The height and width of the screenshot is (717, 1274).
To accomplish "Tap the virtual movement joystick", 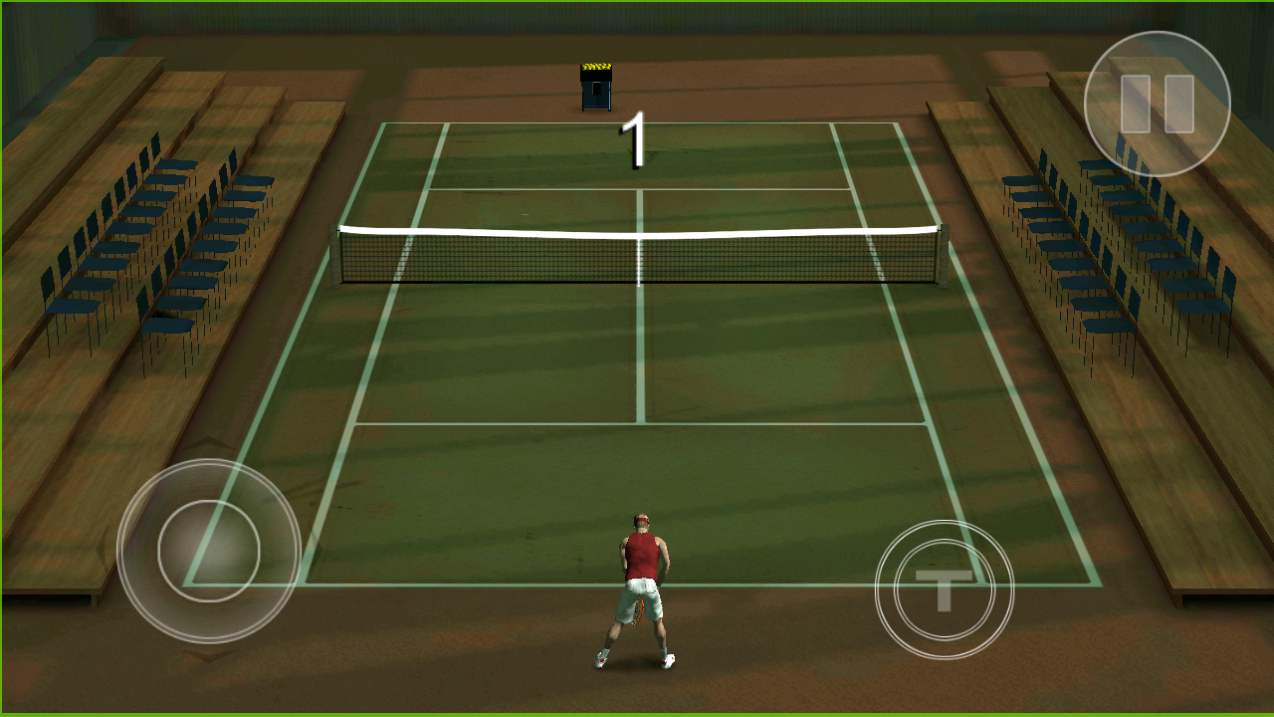I will click(208, 549).
